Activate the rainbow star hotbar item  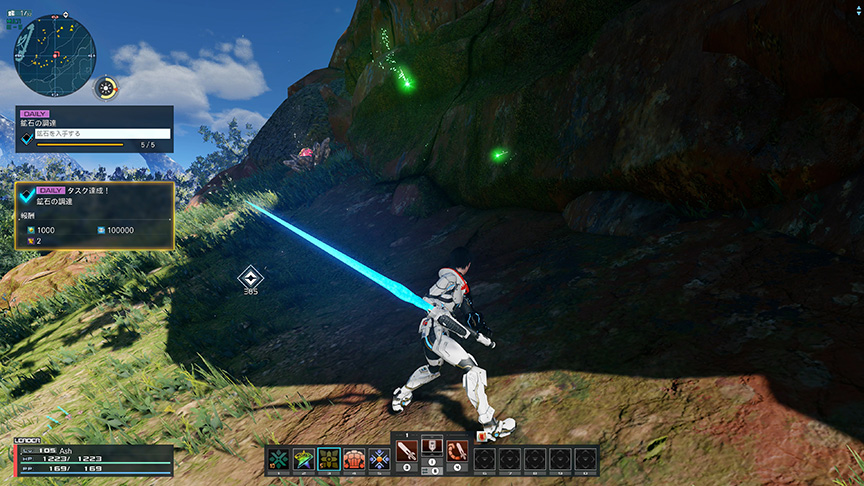point(303,459)
